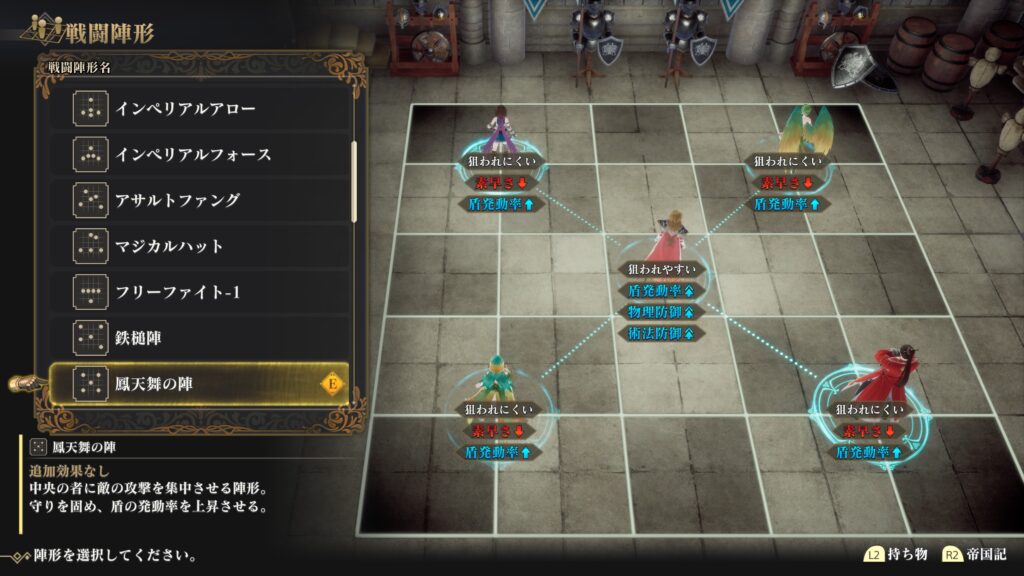The width and height of the screenshot is (1024, 576).
Task: Confirm the highlighted 鳳天舞の陣 formation
Action: (200, 383)
